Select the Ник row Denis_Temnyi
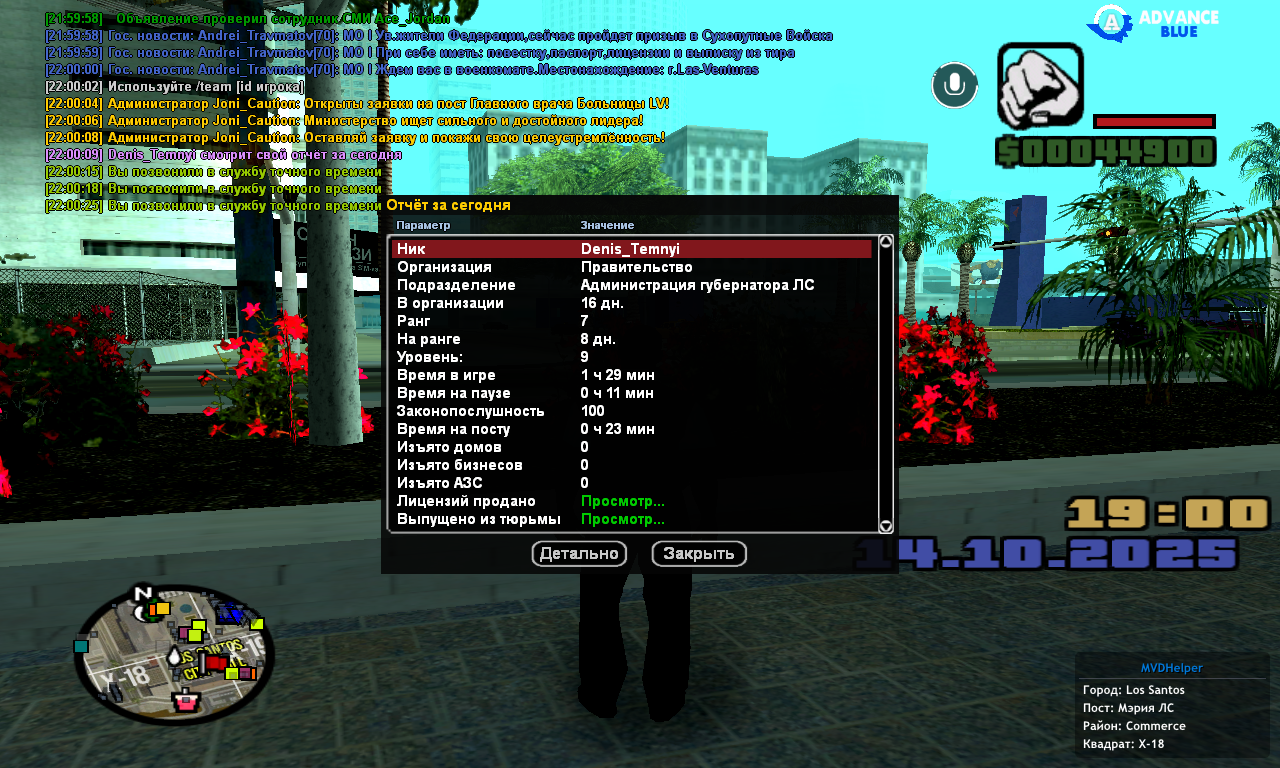 (630, 249)
